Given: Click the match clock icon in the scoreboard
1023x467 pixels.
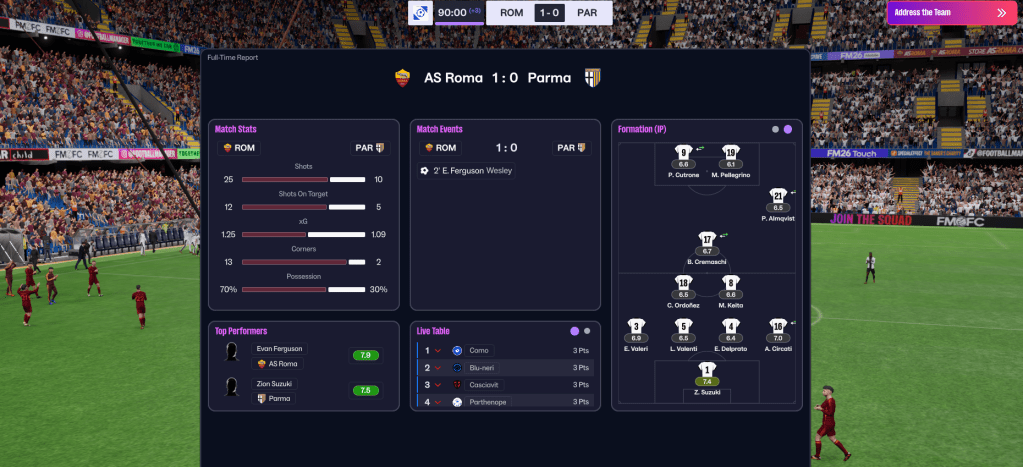Looking at the screenshot, I should (421, 13).
